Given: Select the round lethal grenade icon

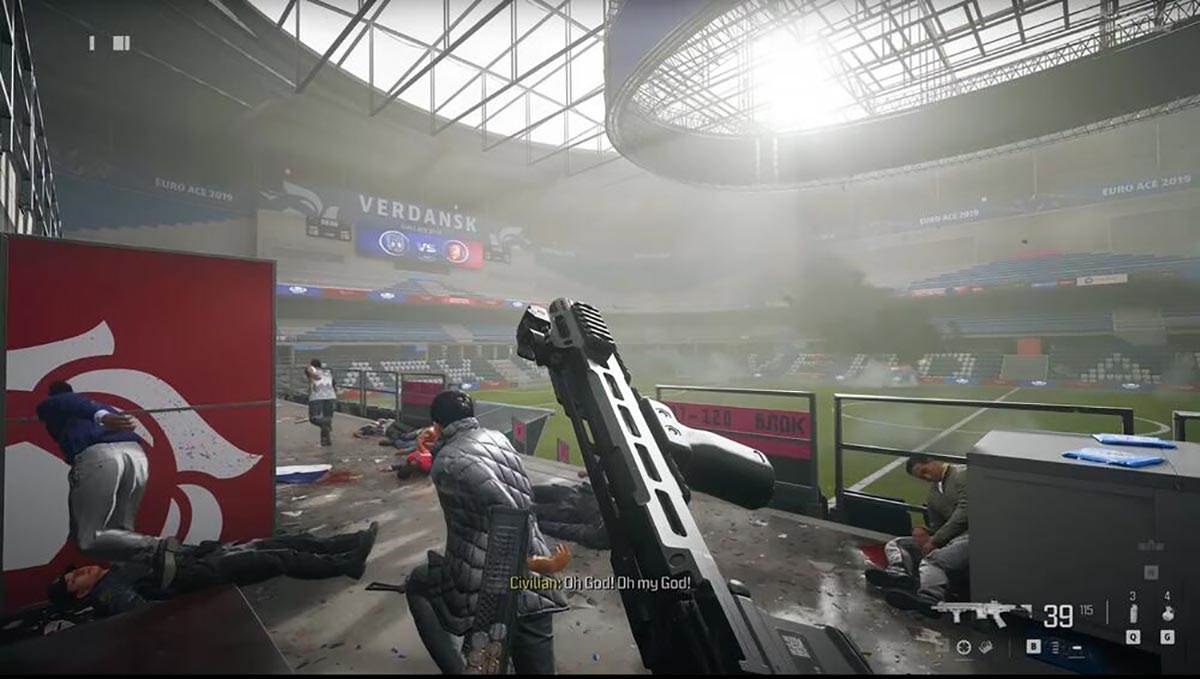Looking at the screenshot, I should (x=1166, y=614).
